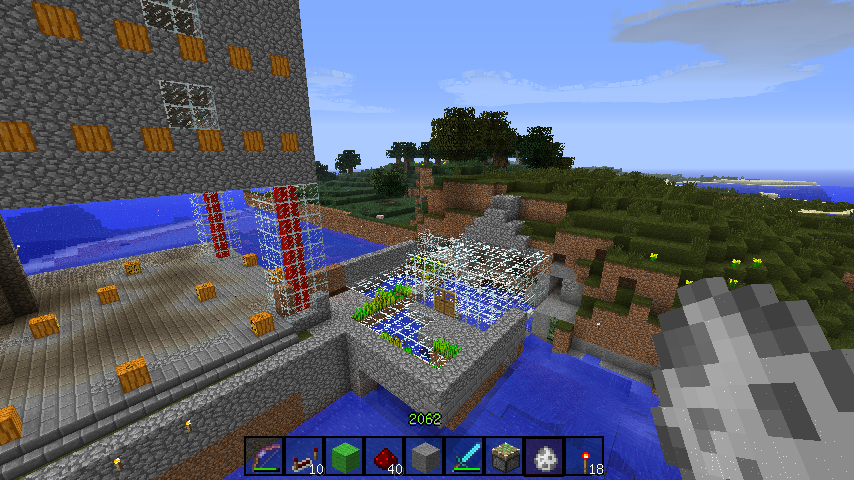Pick the redstone dust stack
This screenshot has width=854, height=480.
[x=385, y=456]
